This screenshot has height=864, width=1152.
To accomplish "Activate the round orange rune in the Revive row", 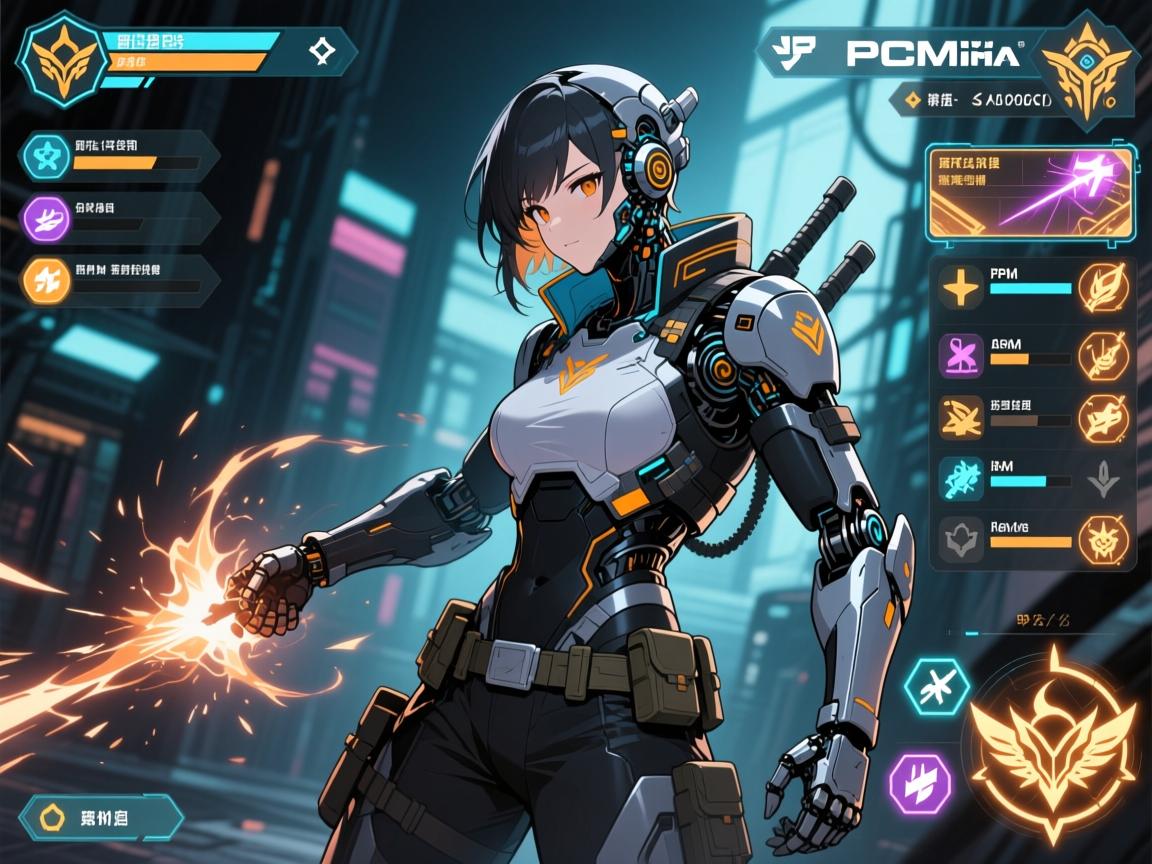I will (x=1104, y=540).
